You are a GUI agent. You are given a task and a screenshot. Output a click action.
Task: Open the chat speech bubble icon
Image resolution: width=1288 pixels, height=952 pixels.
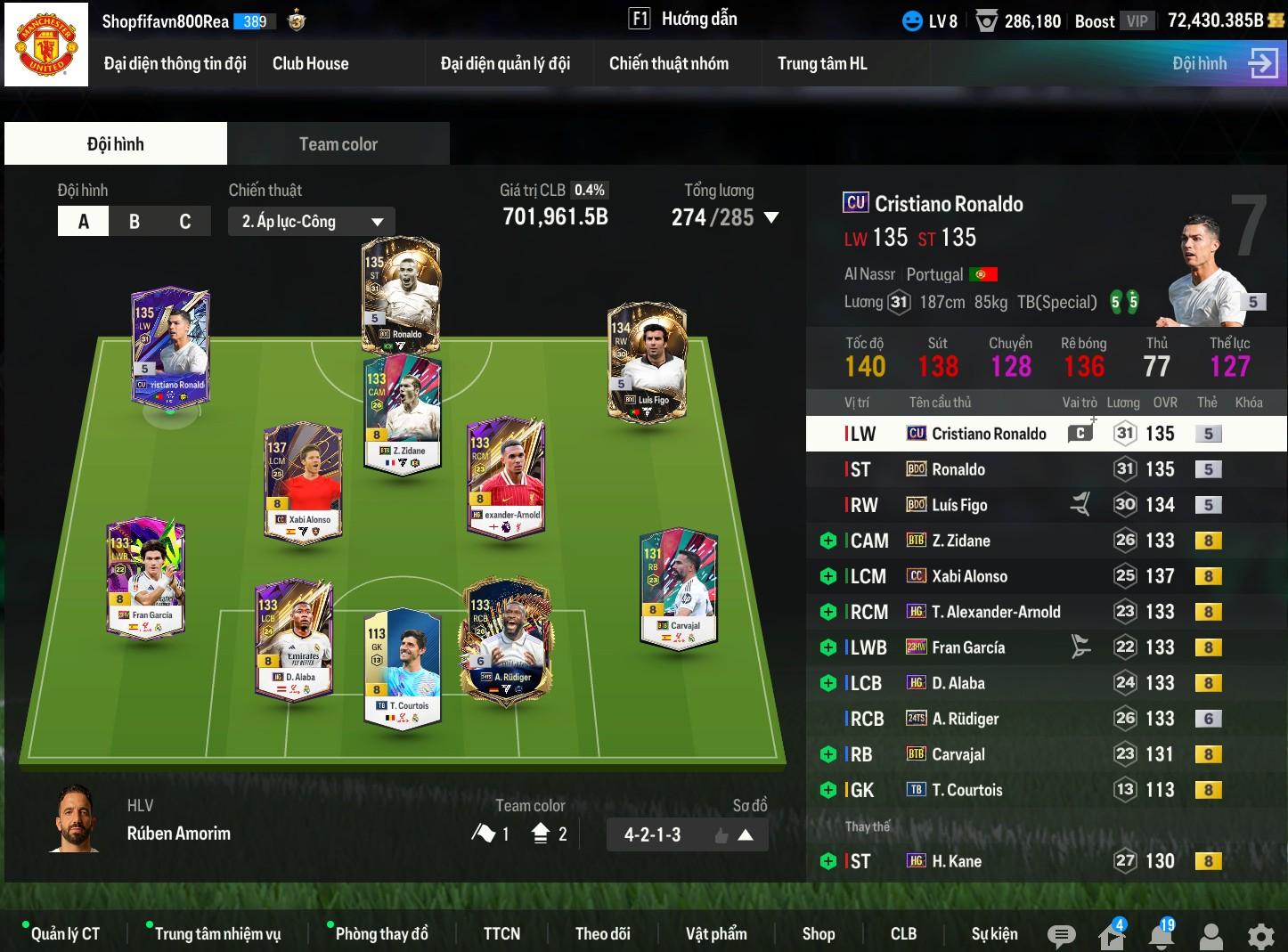pyautogui.click(x=1061, y=935)
